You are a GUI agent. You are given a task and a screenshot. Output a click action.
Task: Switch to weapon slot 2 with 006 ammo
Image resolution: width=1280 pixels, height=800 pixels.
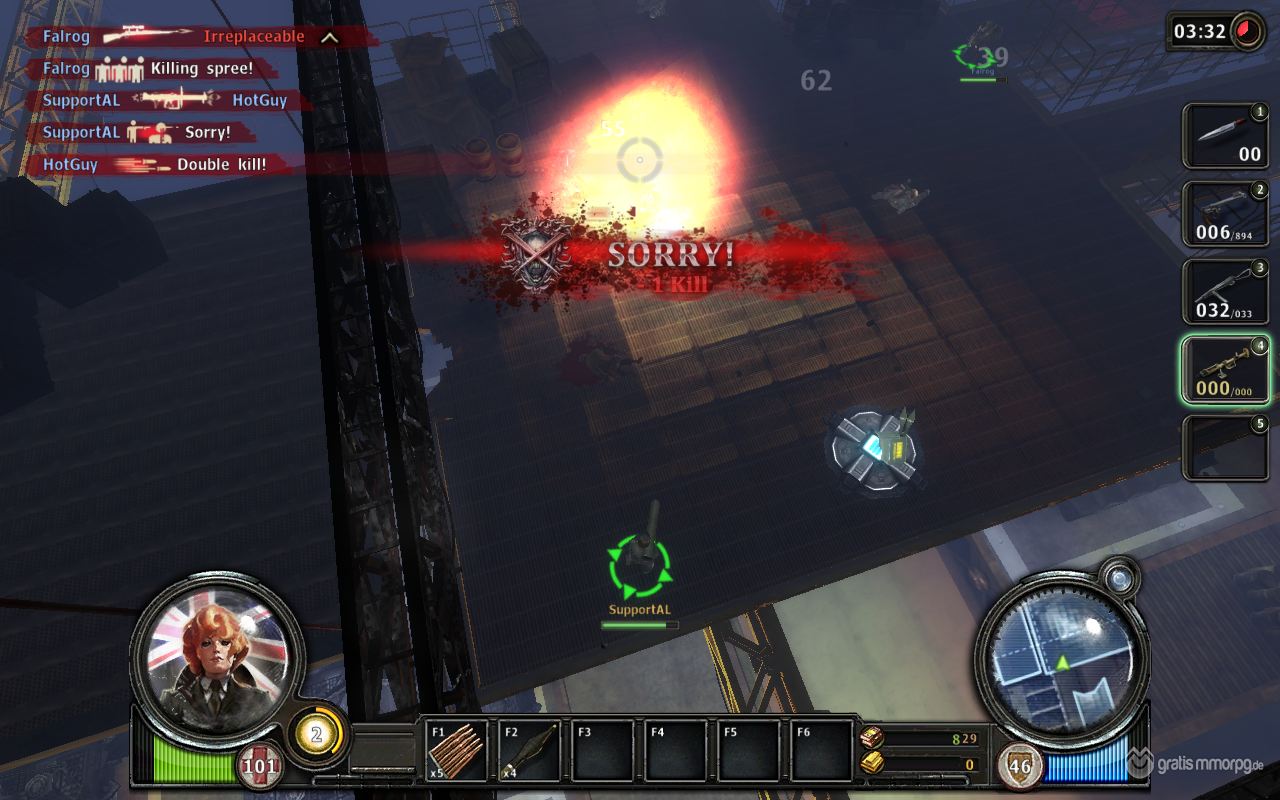coord(1225,214)
